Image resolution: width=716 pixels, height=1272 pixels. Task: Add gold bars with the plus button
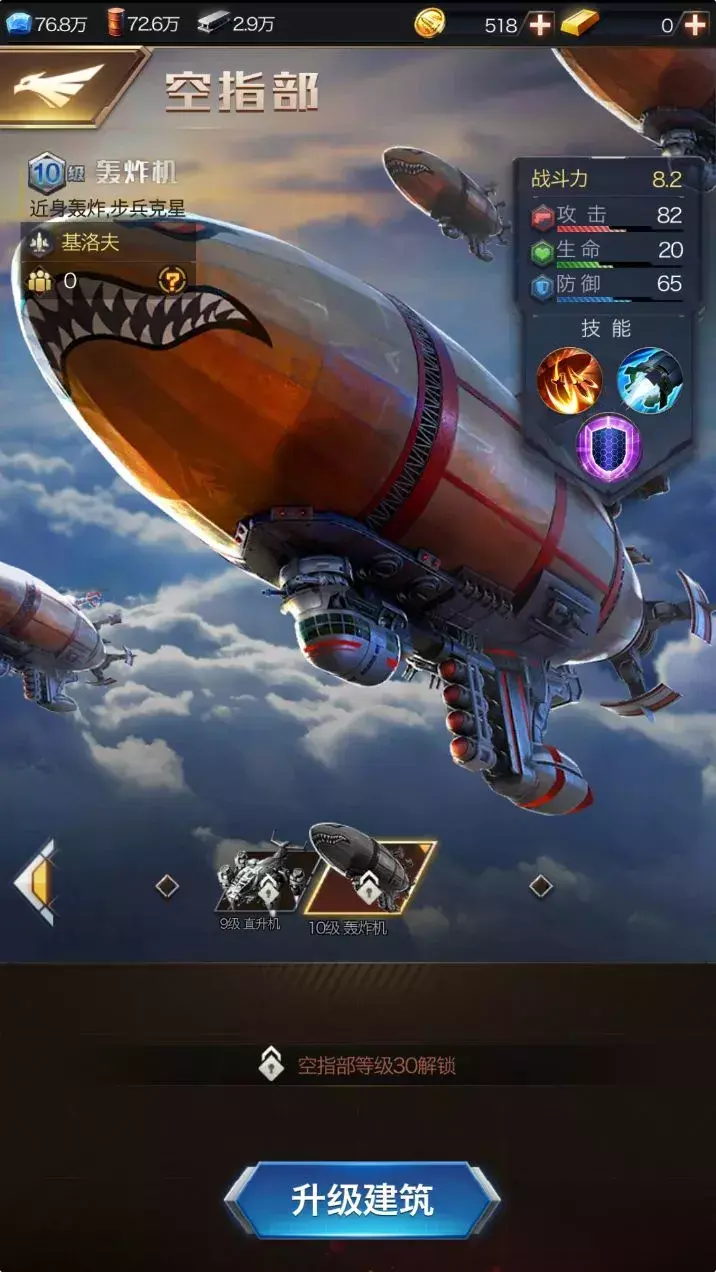695,24
